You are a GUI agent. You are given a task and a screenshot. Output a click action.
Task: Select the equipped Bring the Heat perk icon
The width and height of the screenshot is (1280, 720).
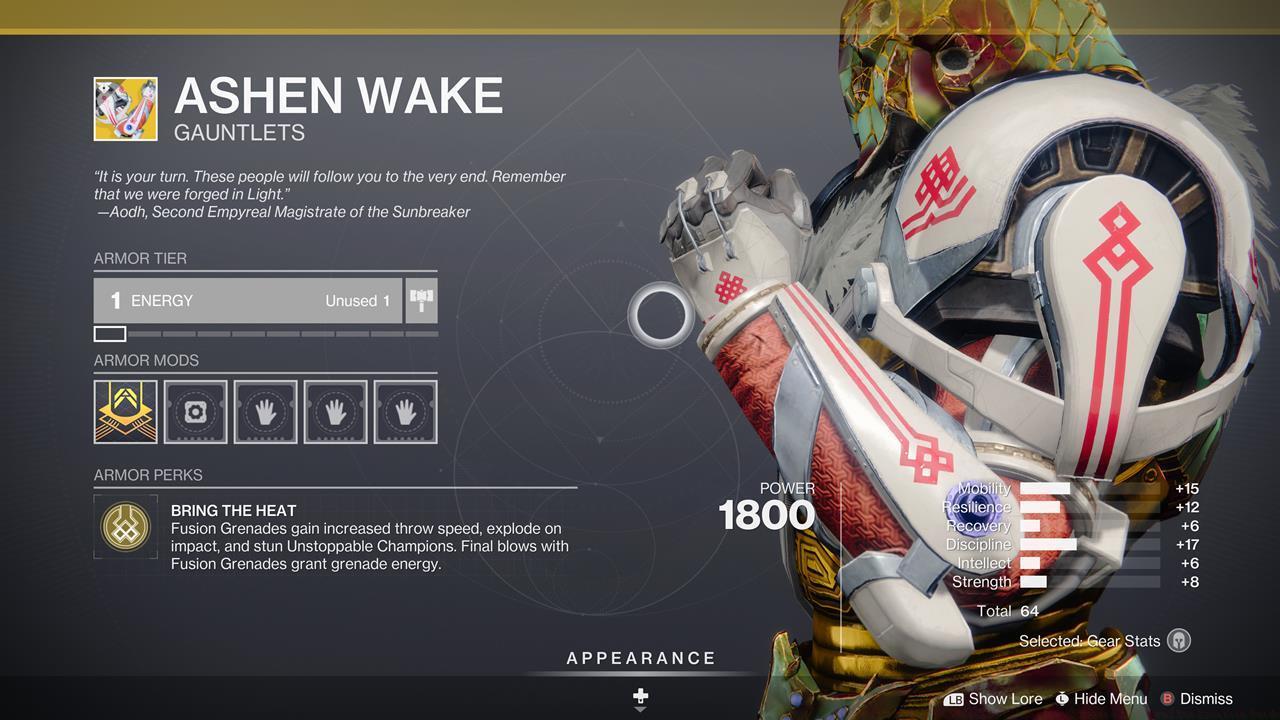pos(125,527)
